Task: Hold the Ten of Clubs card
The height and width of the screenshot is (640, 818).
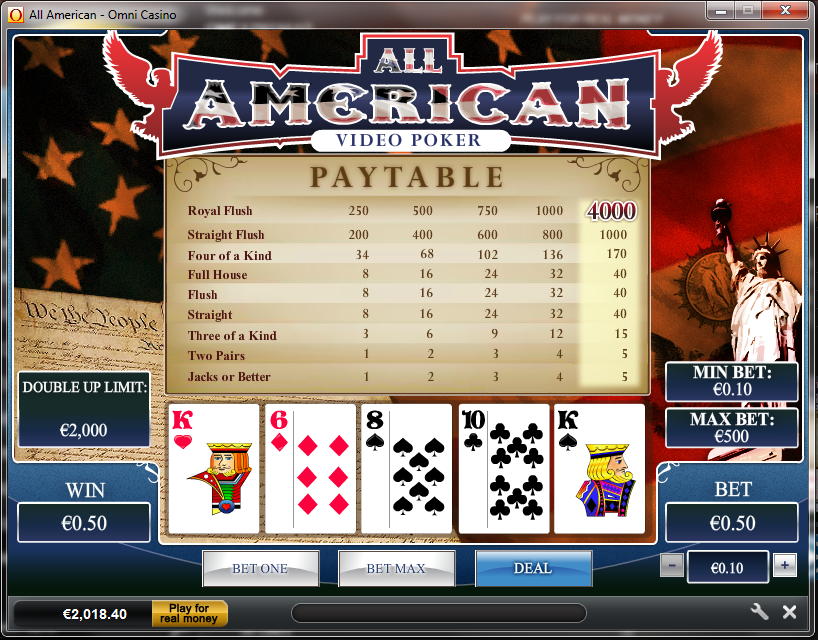Action: pos(503,468)
